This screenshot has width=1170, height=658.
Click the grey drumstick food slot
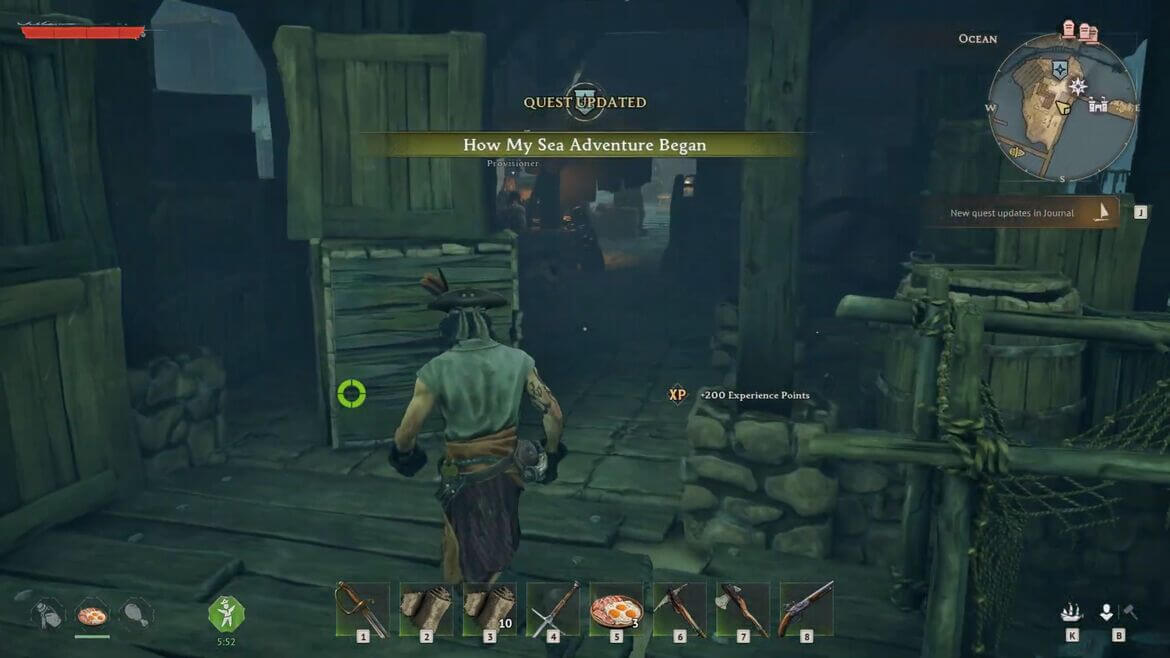[136, 614]
